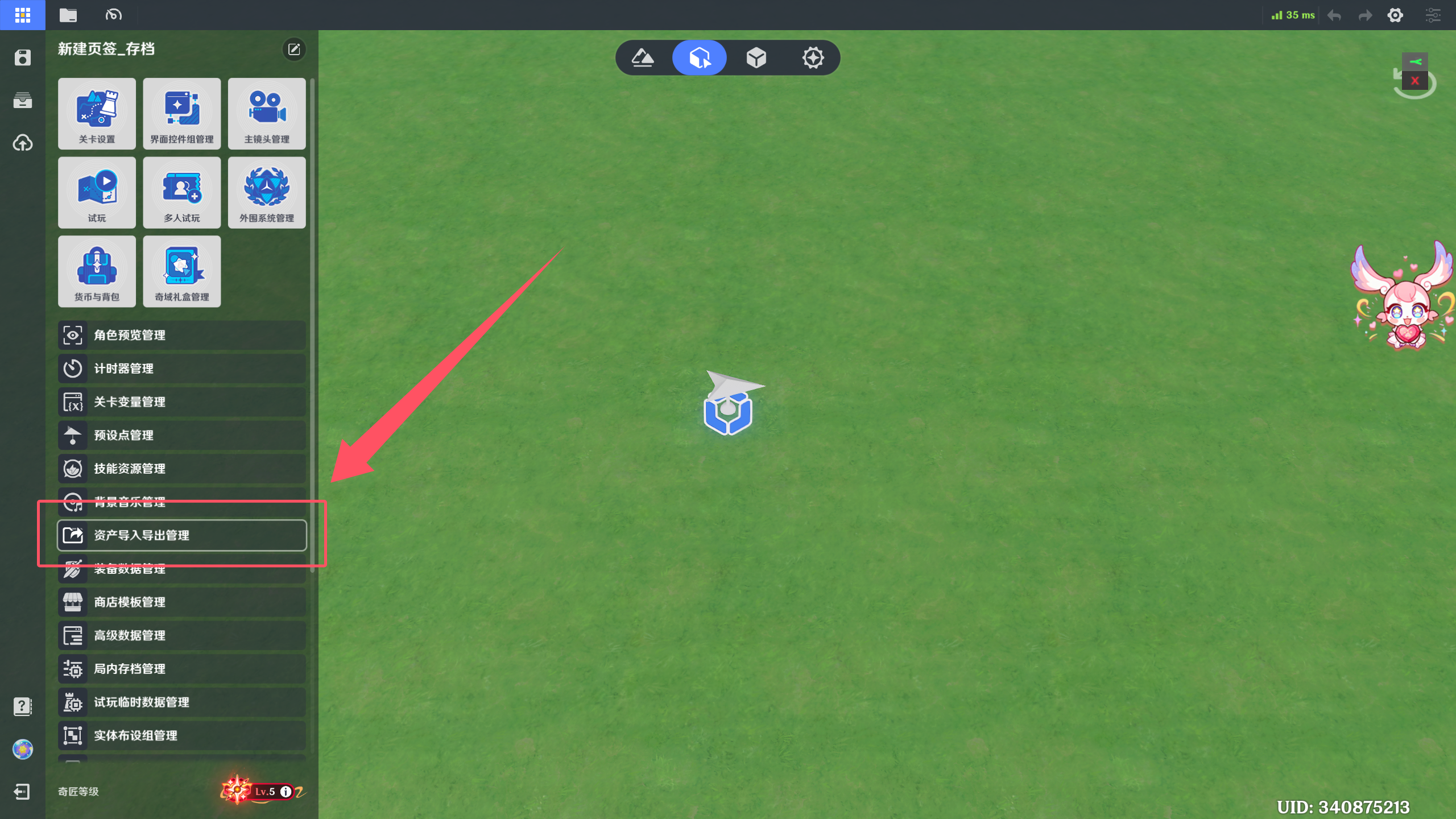Open 界面控件组管理 tile
Viewport: 1456px width, 819px height.
[181, 113]
